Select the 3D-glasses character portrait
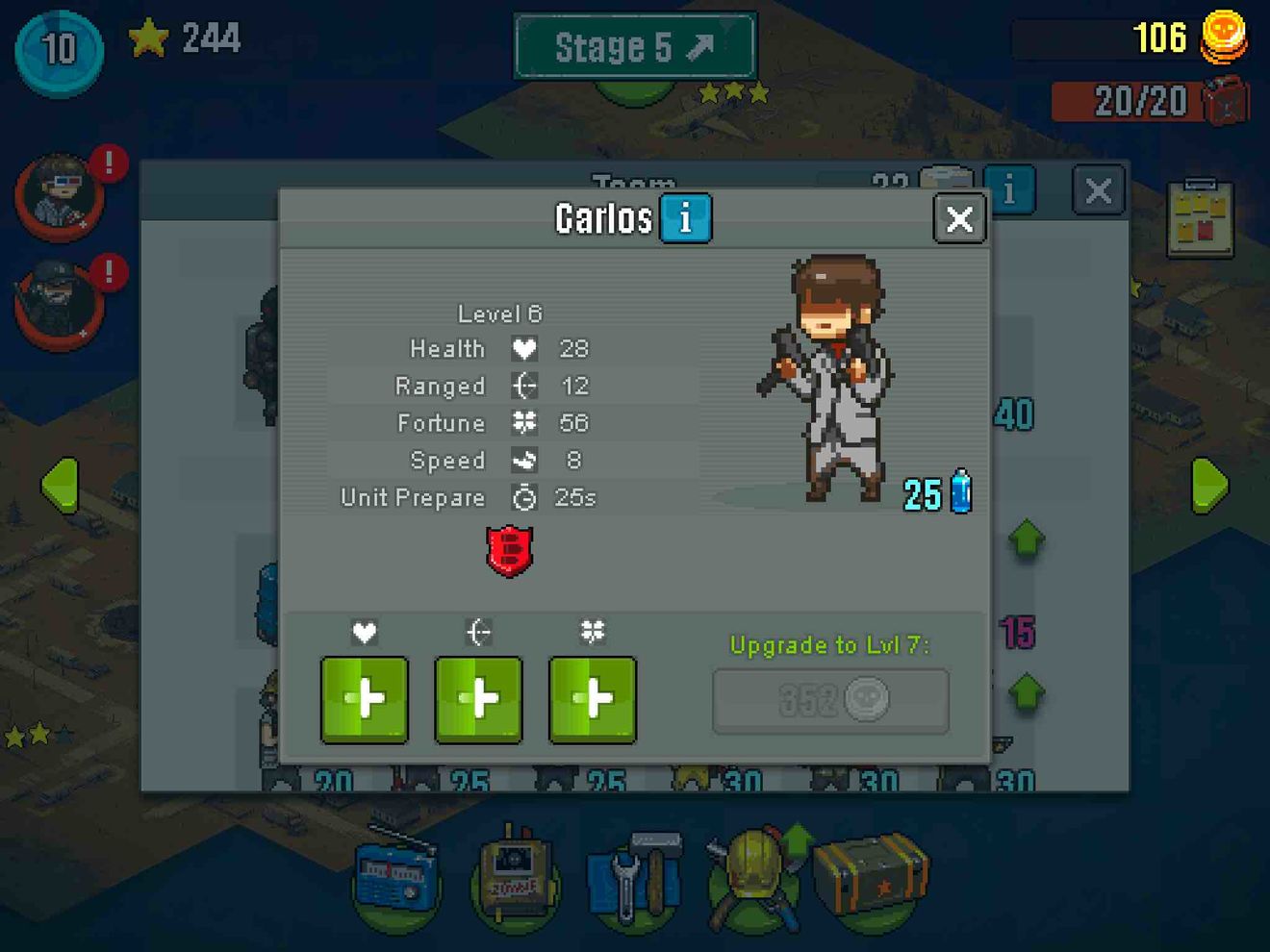This screenshot has width=1270, height=952. coord(60,193)
